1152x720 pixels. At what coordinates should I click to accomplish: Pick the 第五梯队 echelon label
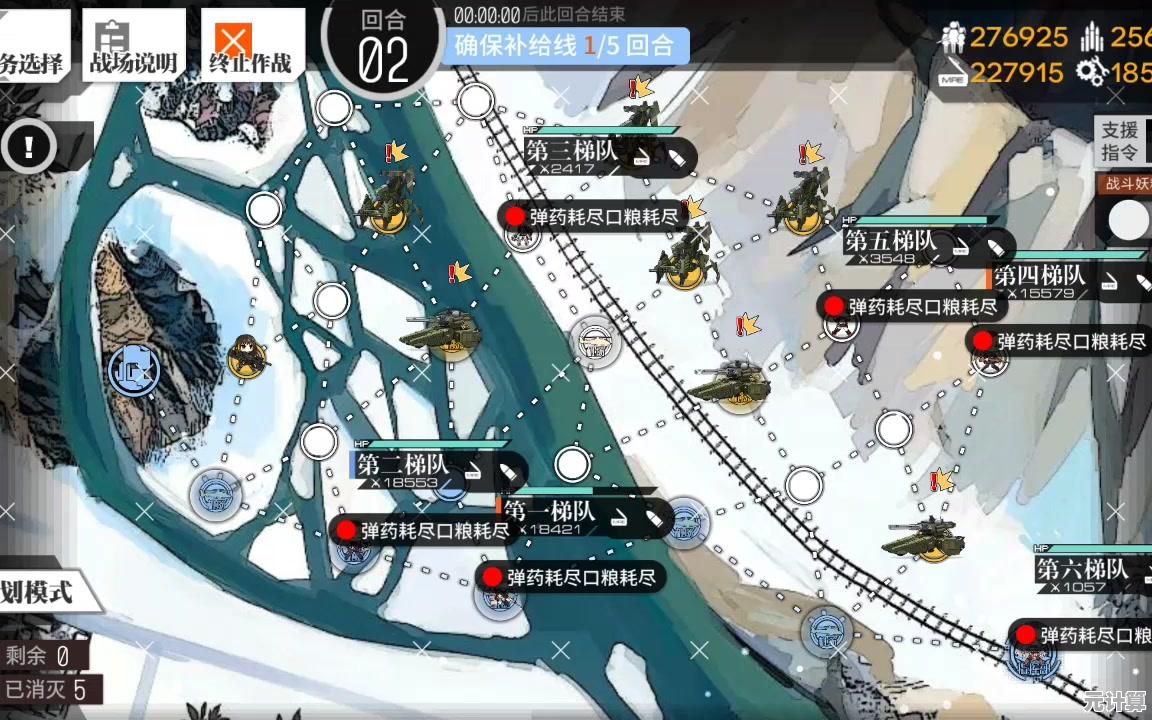[x=890, y=242]
